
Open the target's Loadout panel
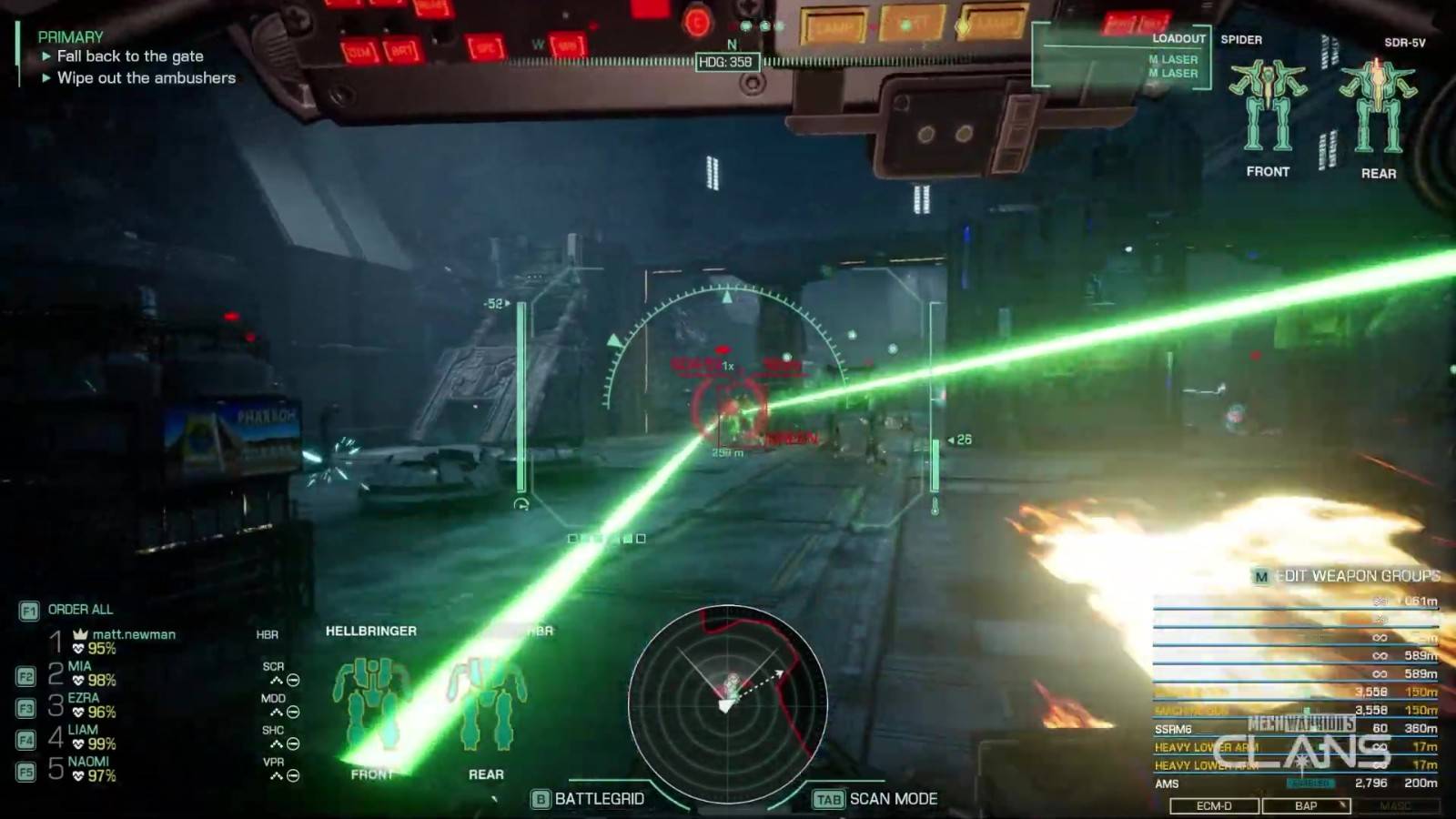[x=1178, y=39]
